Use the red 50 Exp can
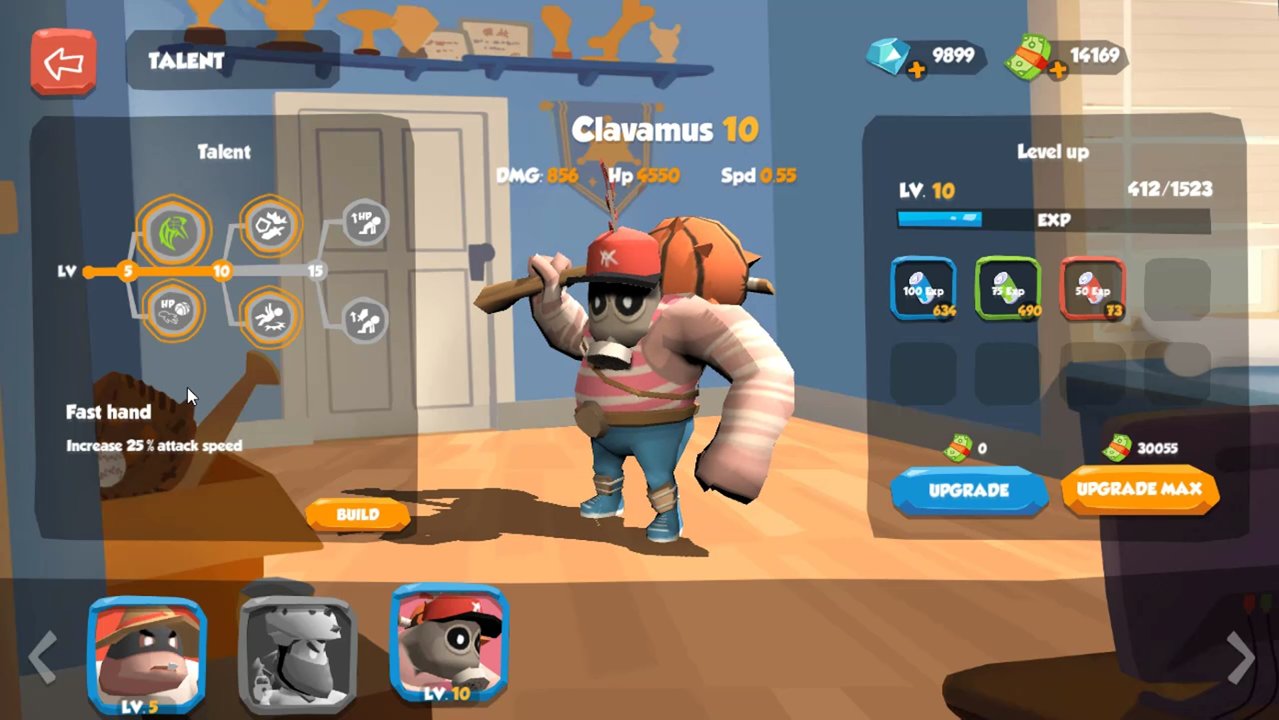 (x=1092, y=289)
